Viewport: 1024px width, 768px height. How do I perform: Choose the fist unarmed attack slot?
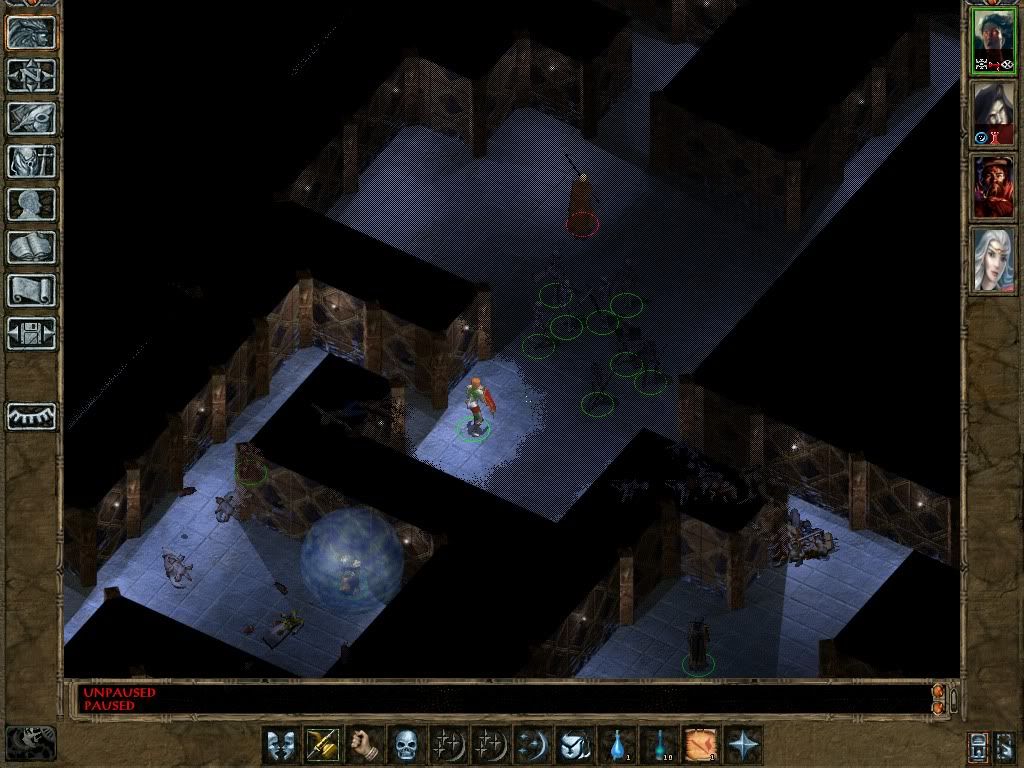pyautogui.click(x=363, y=745)
